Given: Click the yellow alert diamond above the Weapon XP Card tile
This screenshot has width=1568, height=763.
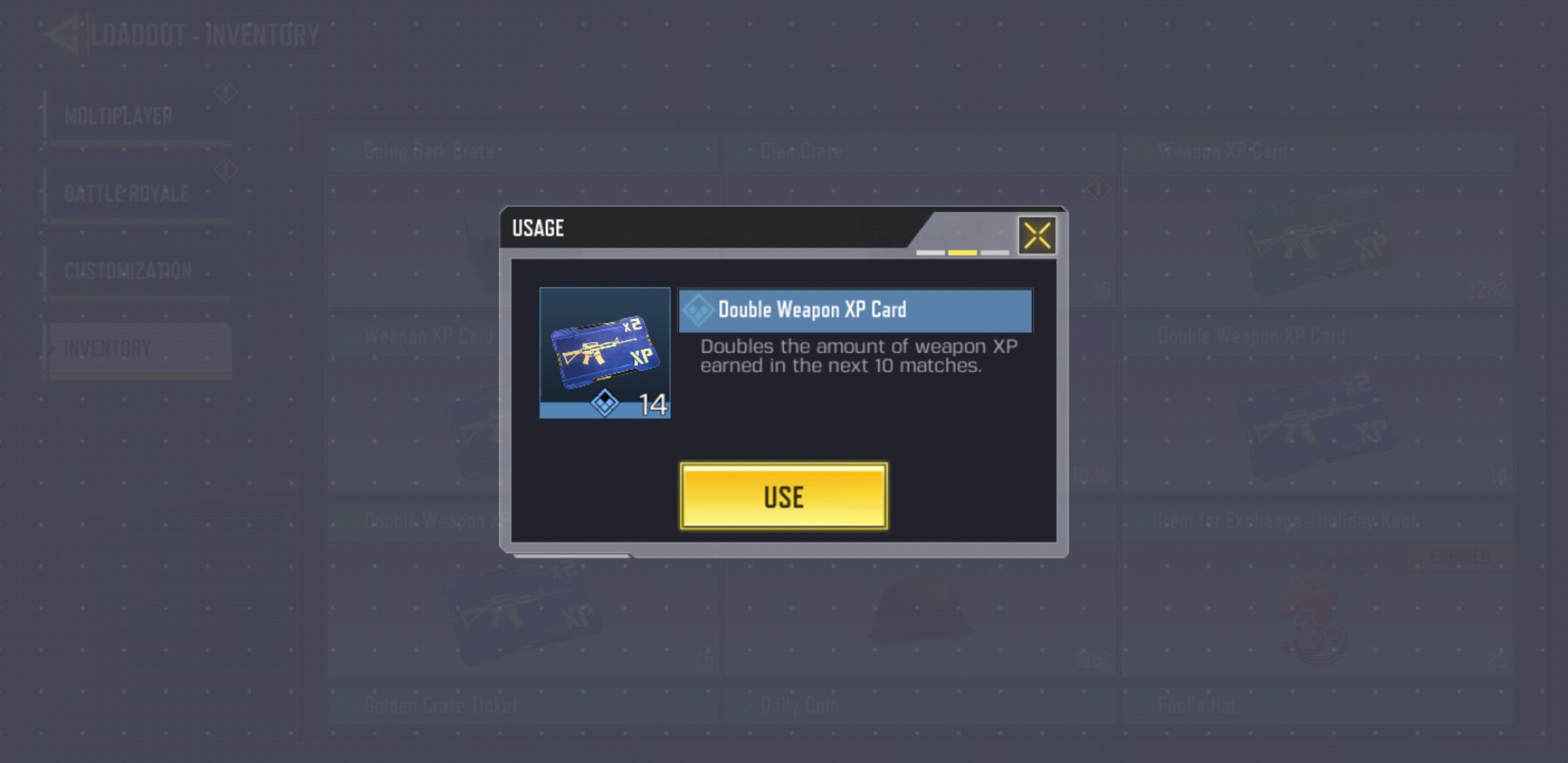Looking at the screenshot, I should pos(1098,189).
